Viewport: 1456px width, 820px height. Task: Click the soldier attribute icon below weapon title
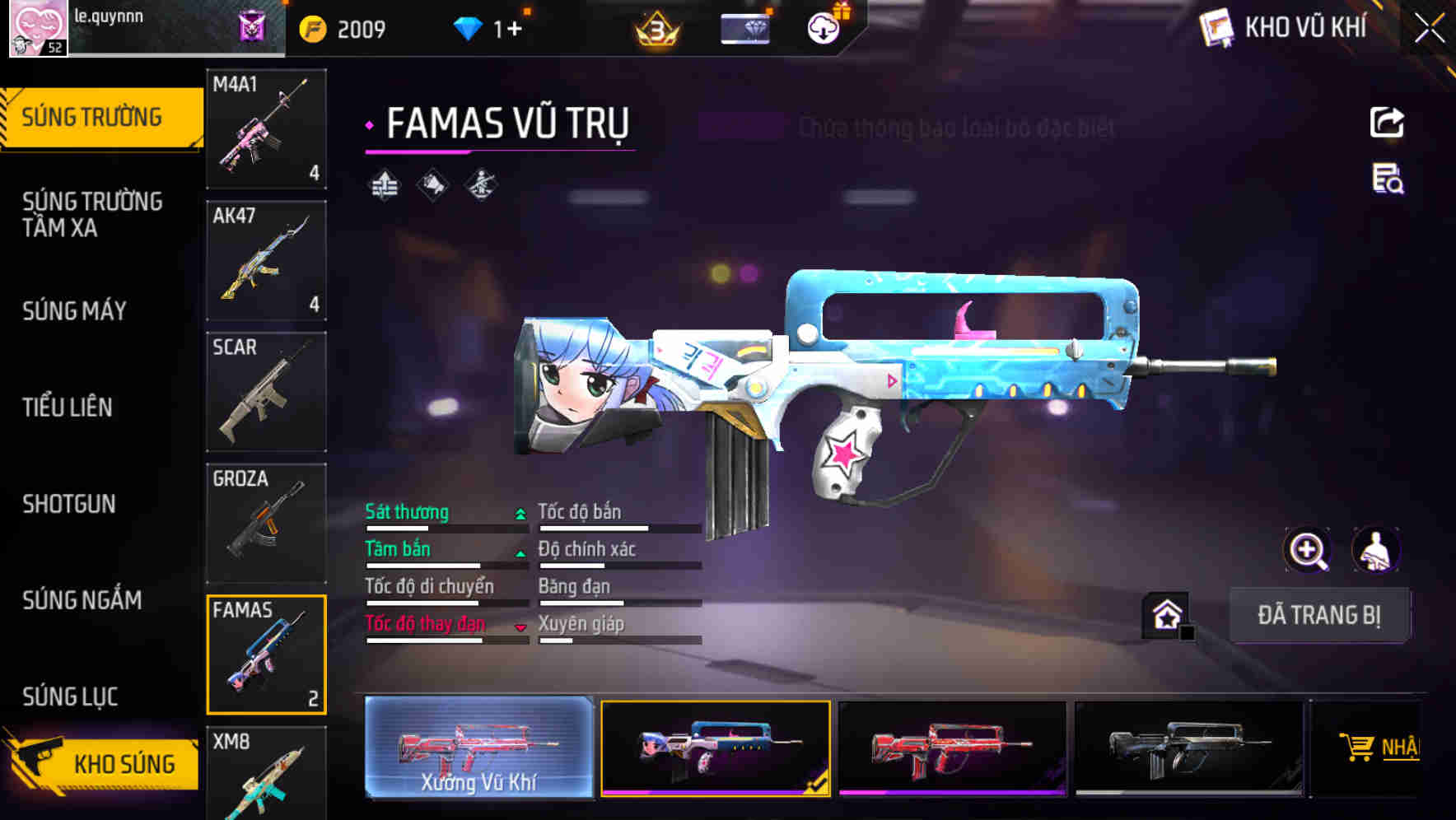482,184
